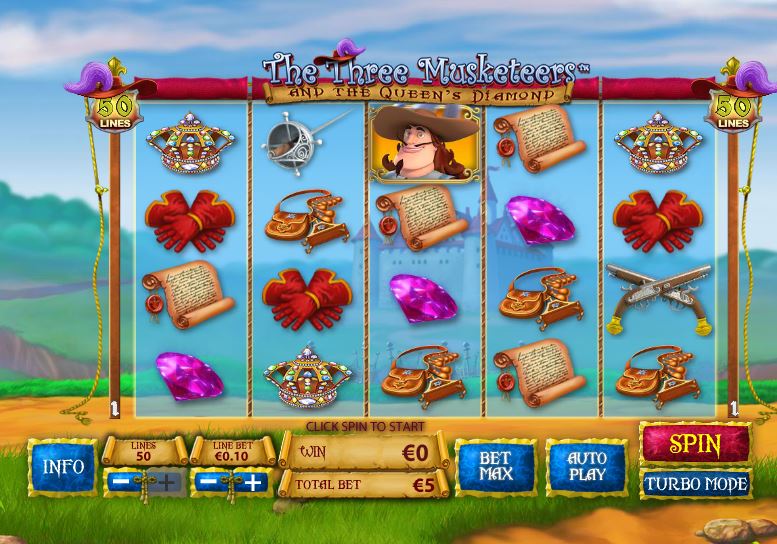Toggle TURBO MODE

coord(695,484)
